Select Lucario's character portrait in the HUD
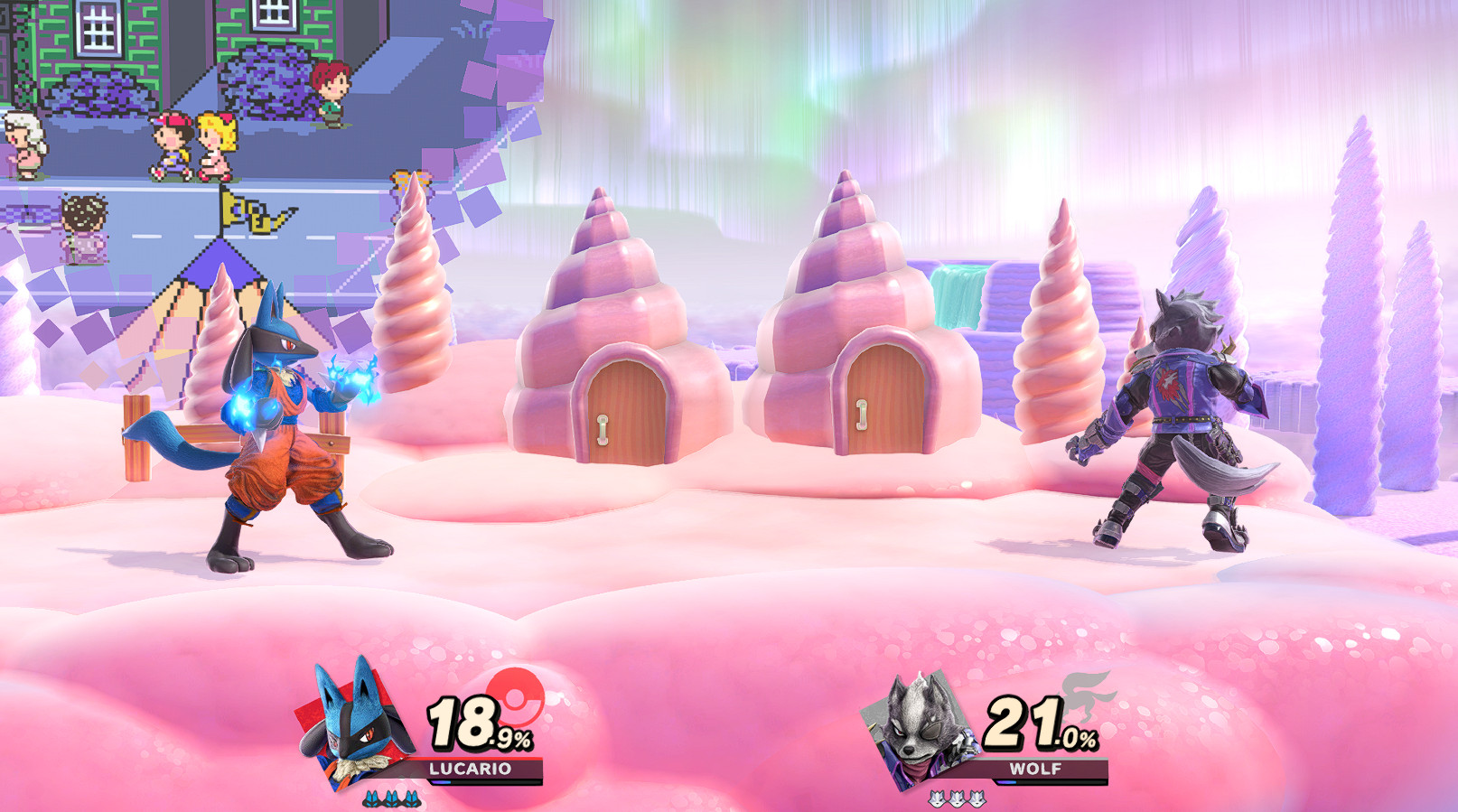Screen dimensions: 1458x812 coord(354,728)
